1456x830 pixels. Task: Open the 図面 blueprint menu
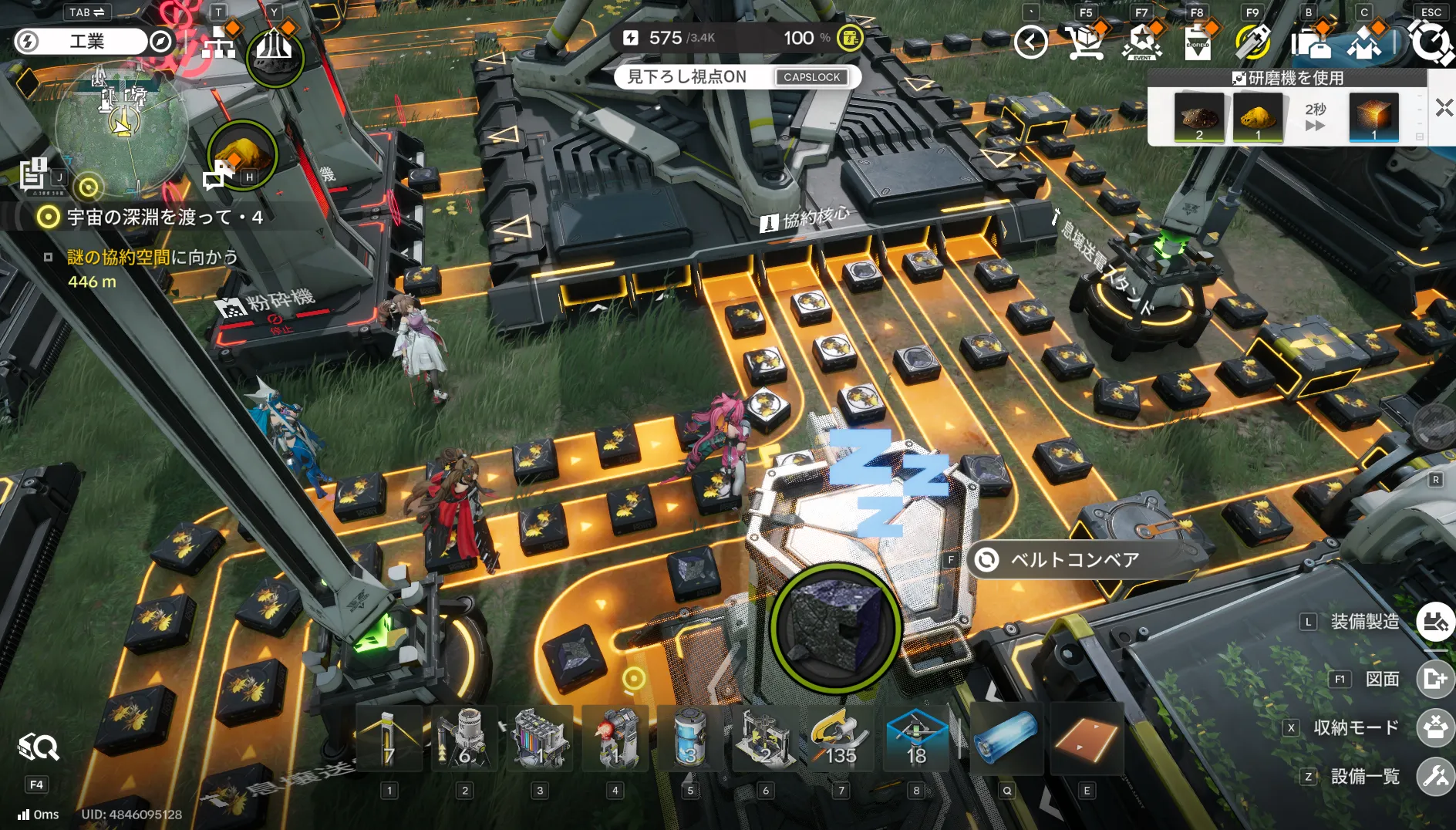(x=1434, y=679)
